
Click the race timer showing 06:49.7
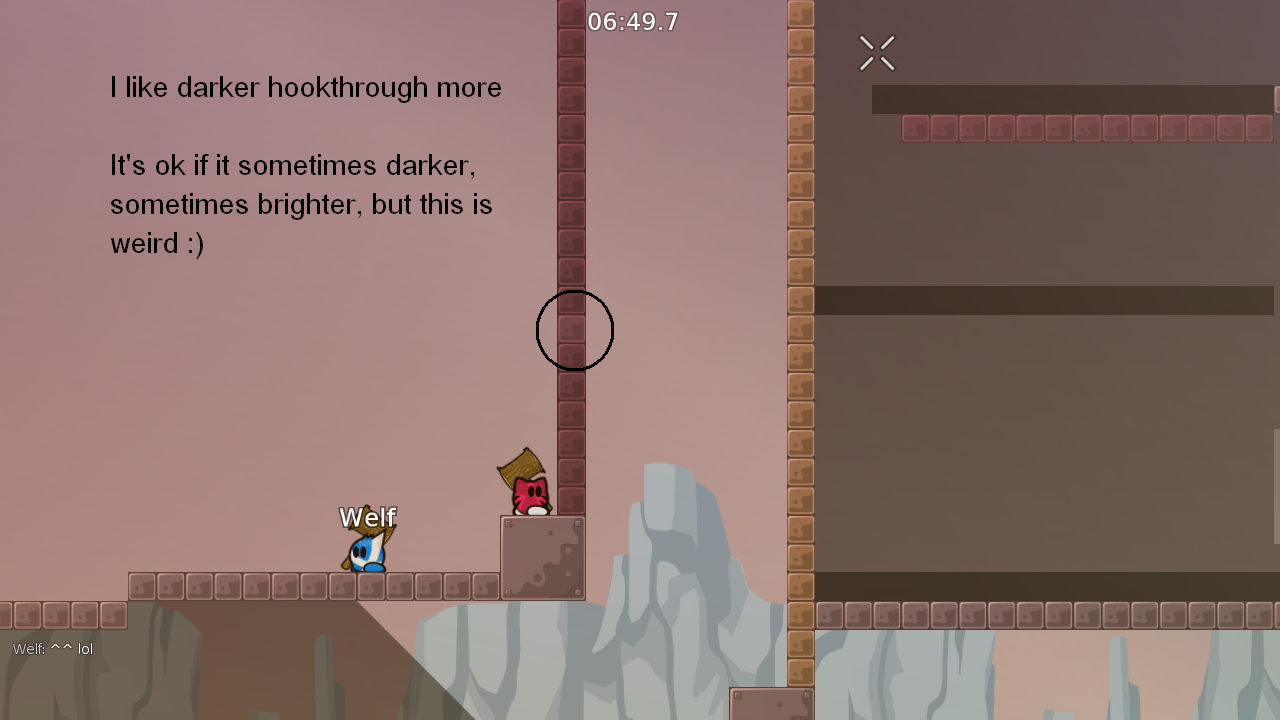coord(633,21)
